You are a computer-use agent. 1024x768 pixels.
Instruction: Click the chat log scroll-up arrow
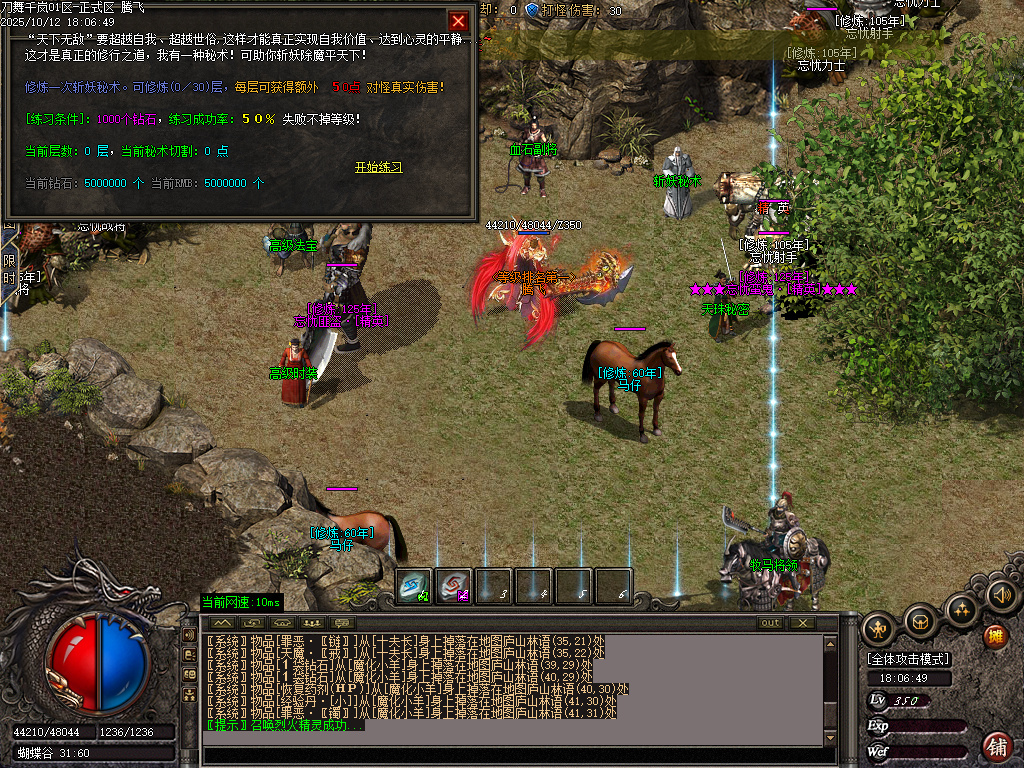[x=830, y=643]
